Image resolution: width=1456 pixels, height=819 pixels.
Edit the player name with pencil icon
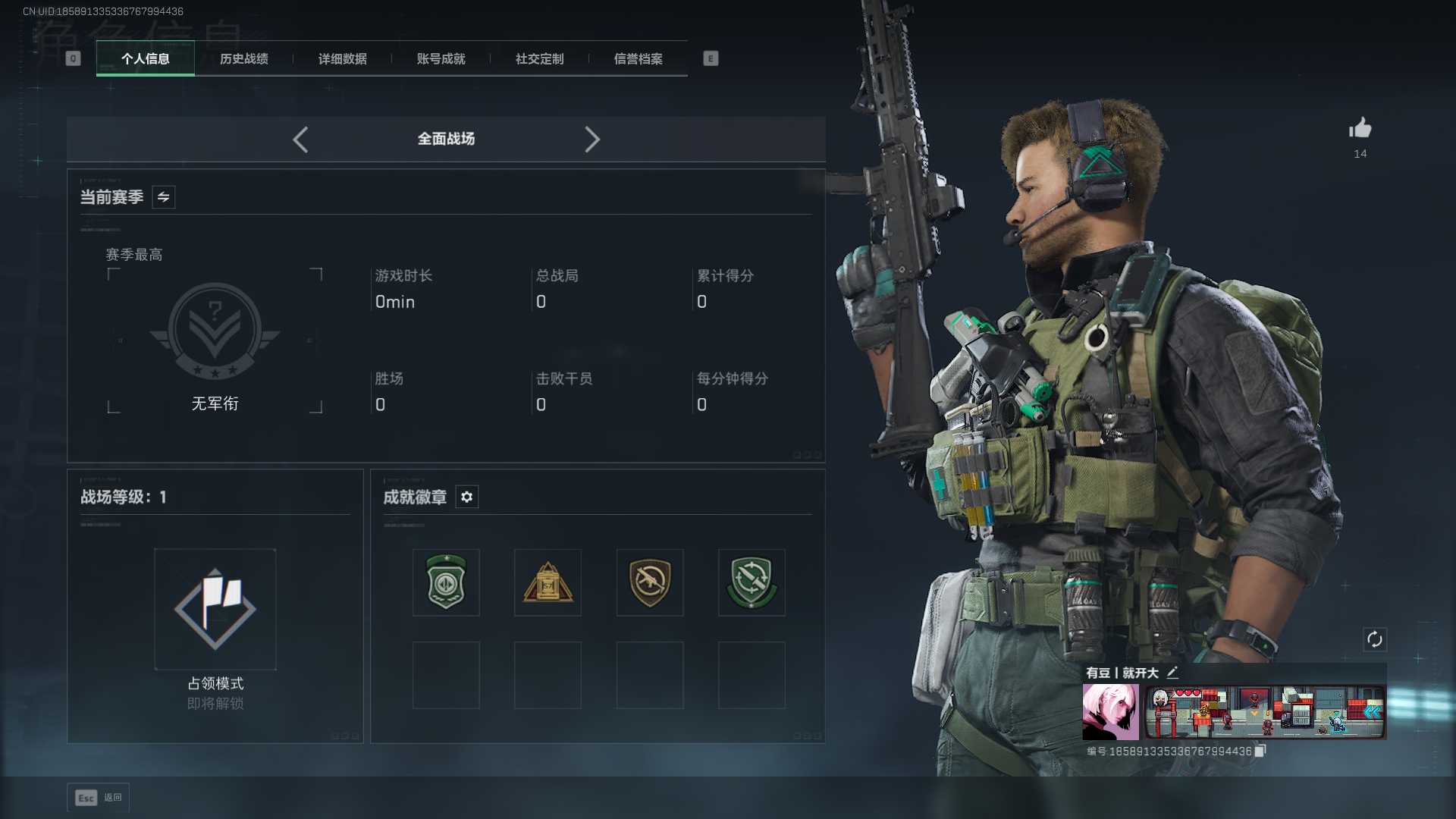point(1172,672)
